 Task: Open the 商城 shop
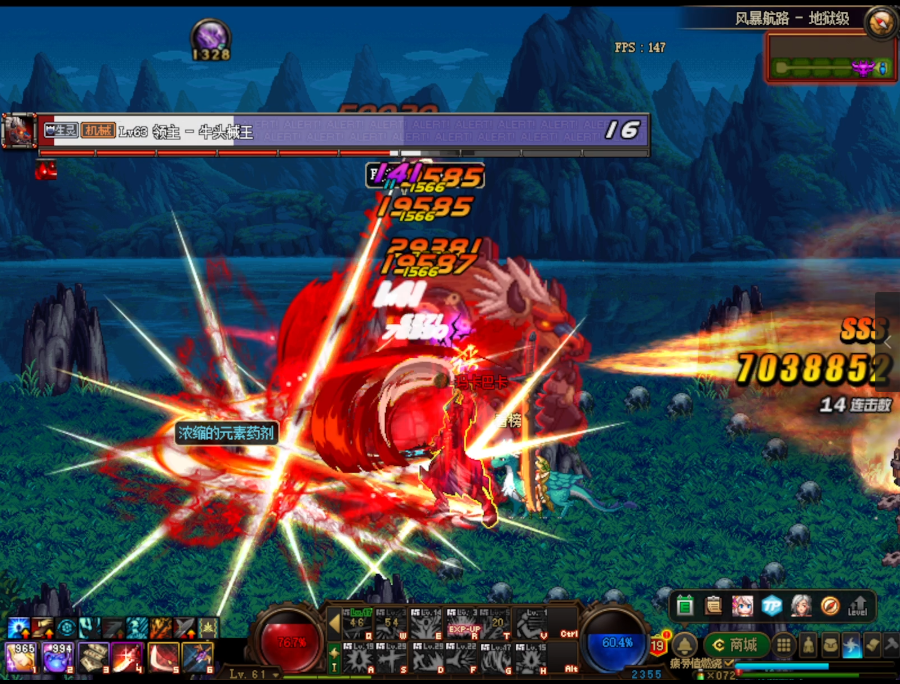[x=736, y=645]
